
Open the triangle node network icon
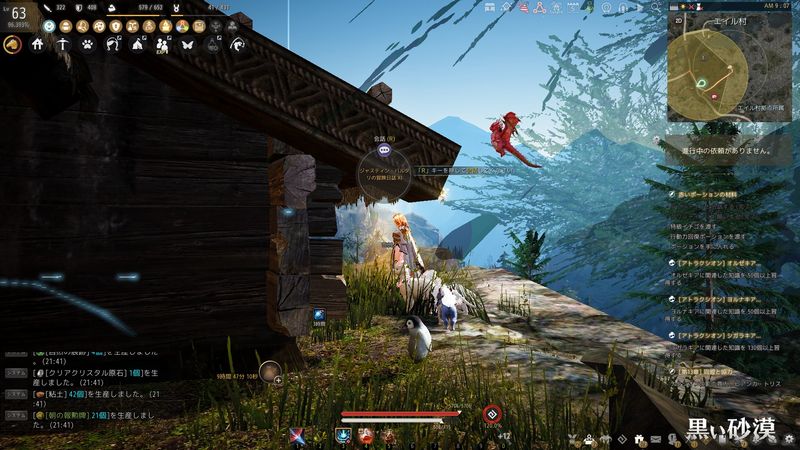[540, 8]
